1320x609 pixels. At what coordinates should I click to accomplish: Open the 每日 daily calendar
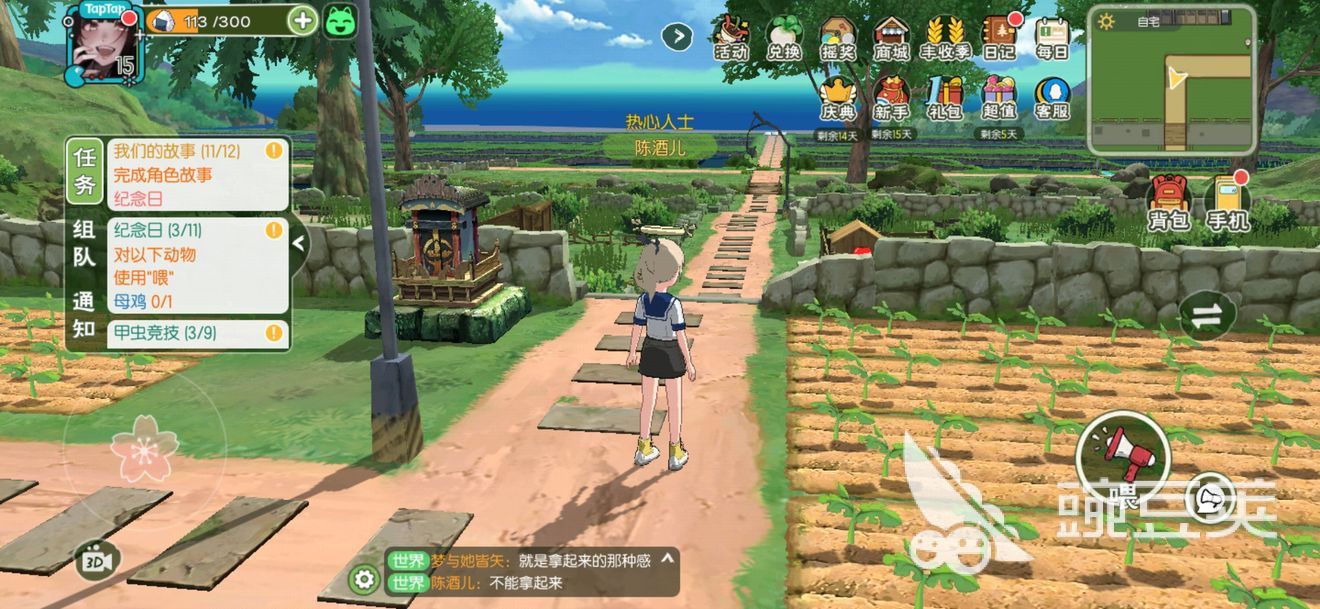coord(1052,38)
